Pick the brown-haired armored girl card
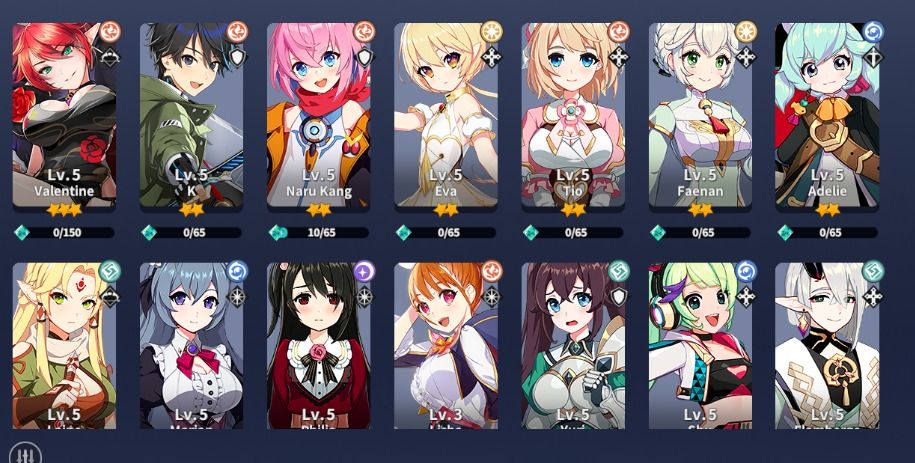 (x=572, y=345)
